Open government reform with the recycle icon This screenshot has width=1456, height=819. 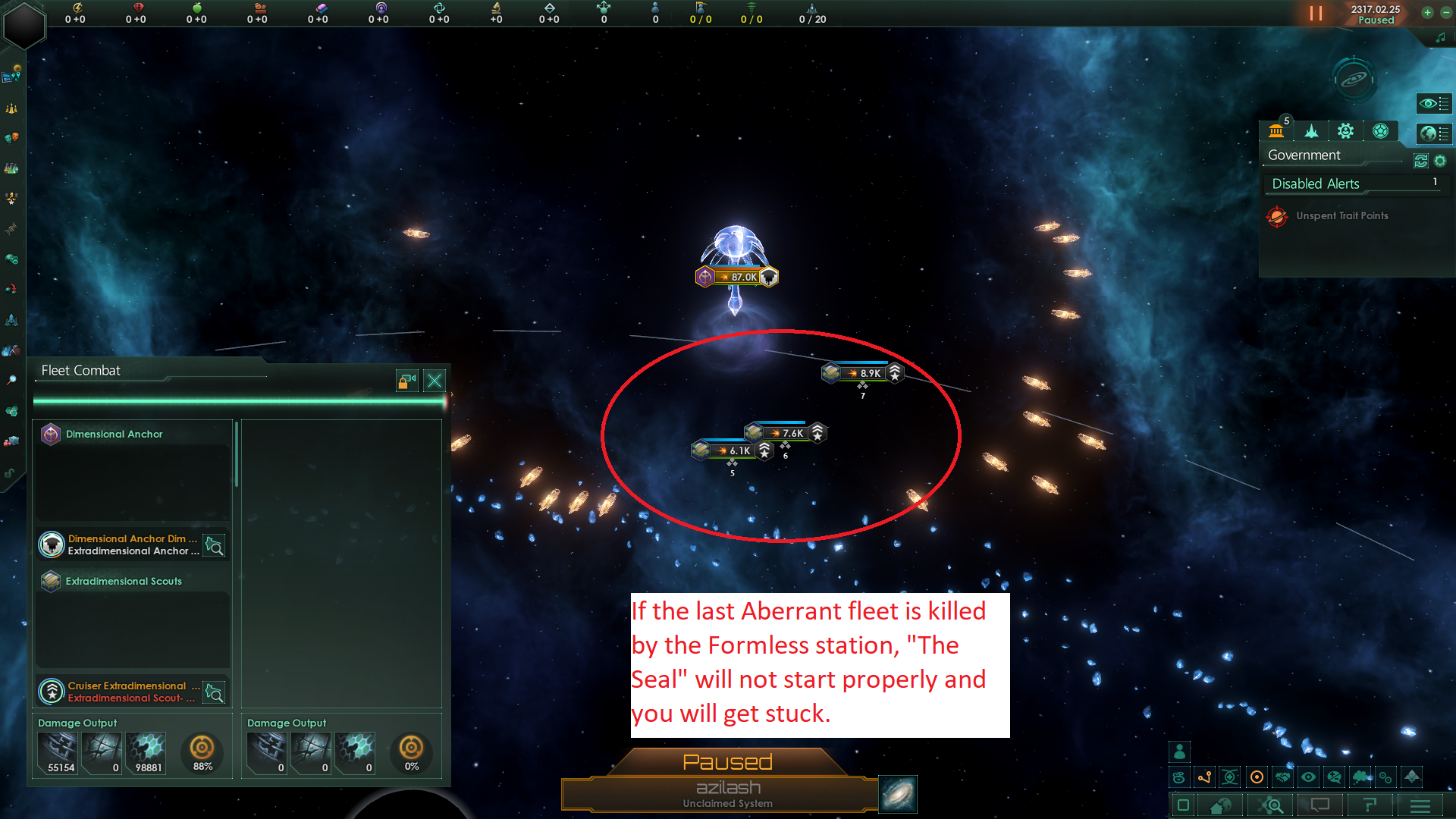coord(1420,161)
